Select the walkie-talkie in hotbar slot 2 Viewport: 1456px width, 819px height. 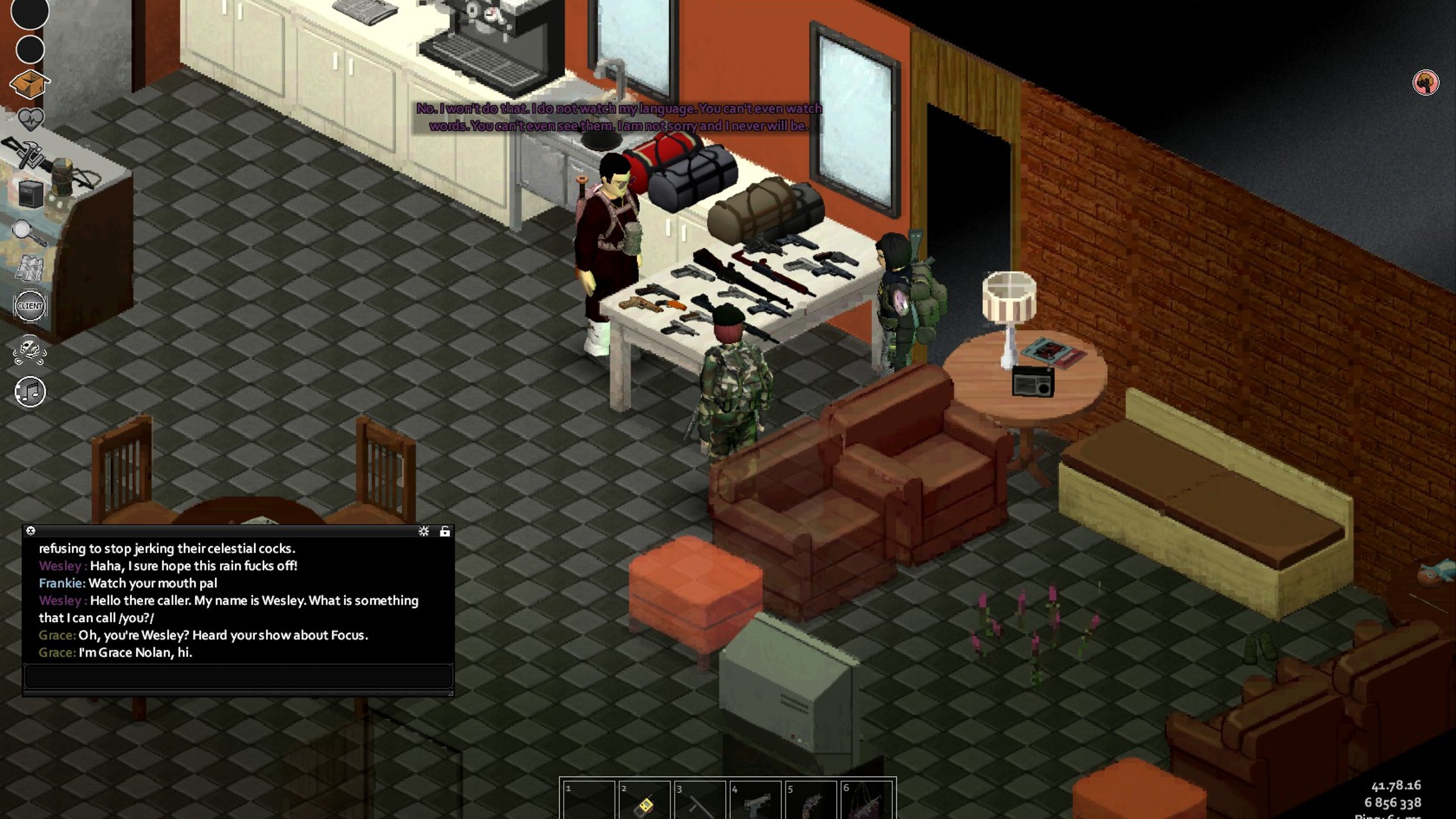point(643,802)
